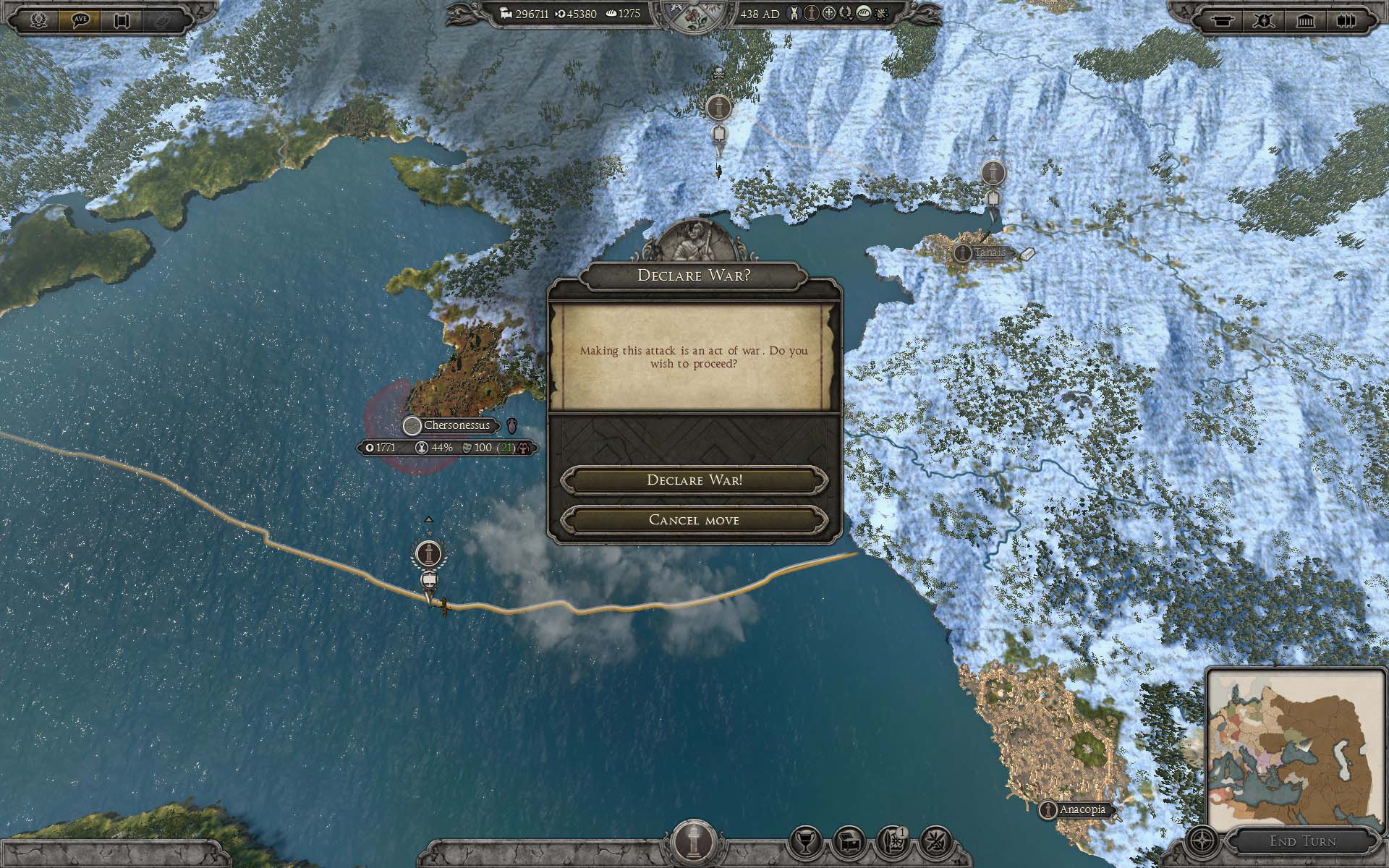Open the crossed-out branch icon
Screen dimensions: 1389x868
(935, 841)
